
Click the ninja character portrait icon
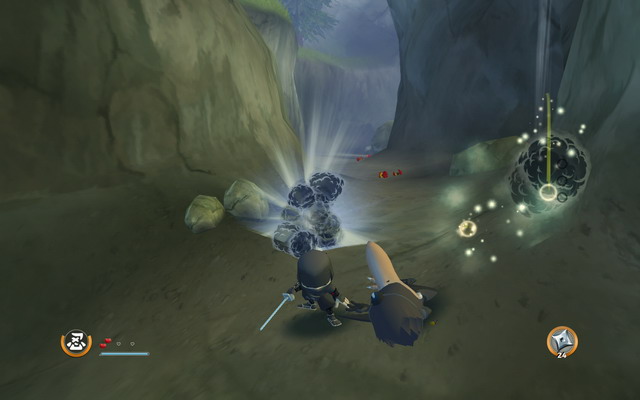[x=75, y=343]
